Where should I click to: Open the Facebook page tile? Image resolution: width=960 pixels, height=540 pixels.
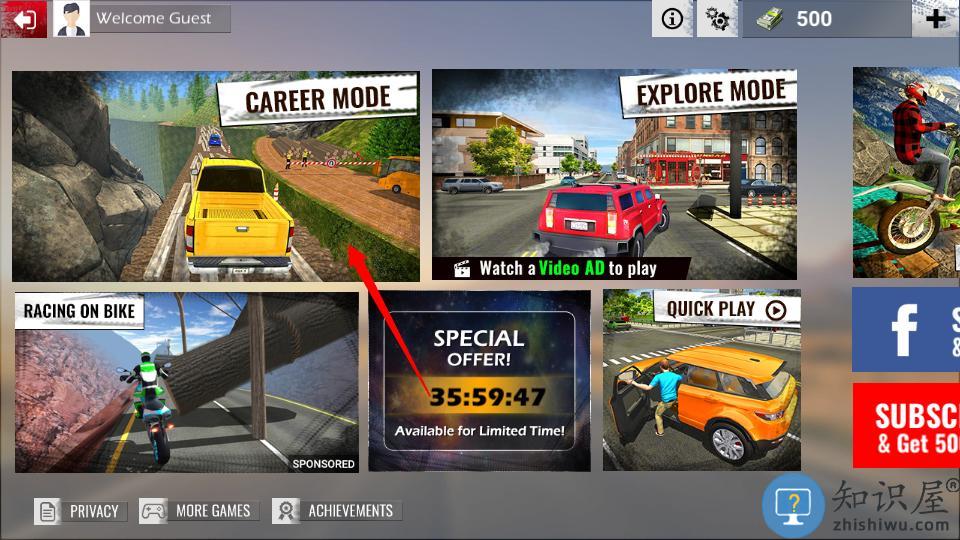click(907, 330)
